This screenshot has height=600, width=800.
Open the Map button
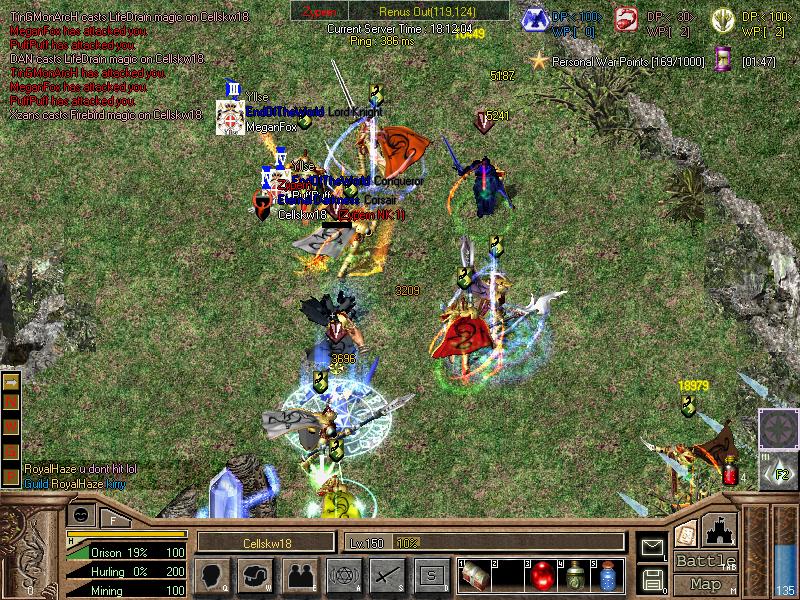[x=706, y=584]
